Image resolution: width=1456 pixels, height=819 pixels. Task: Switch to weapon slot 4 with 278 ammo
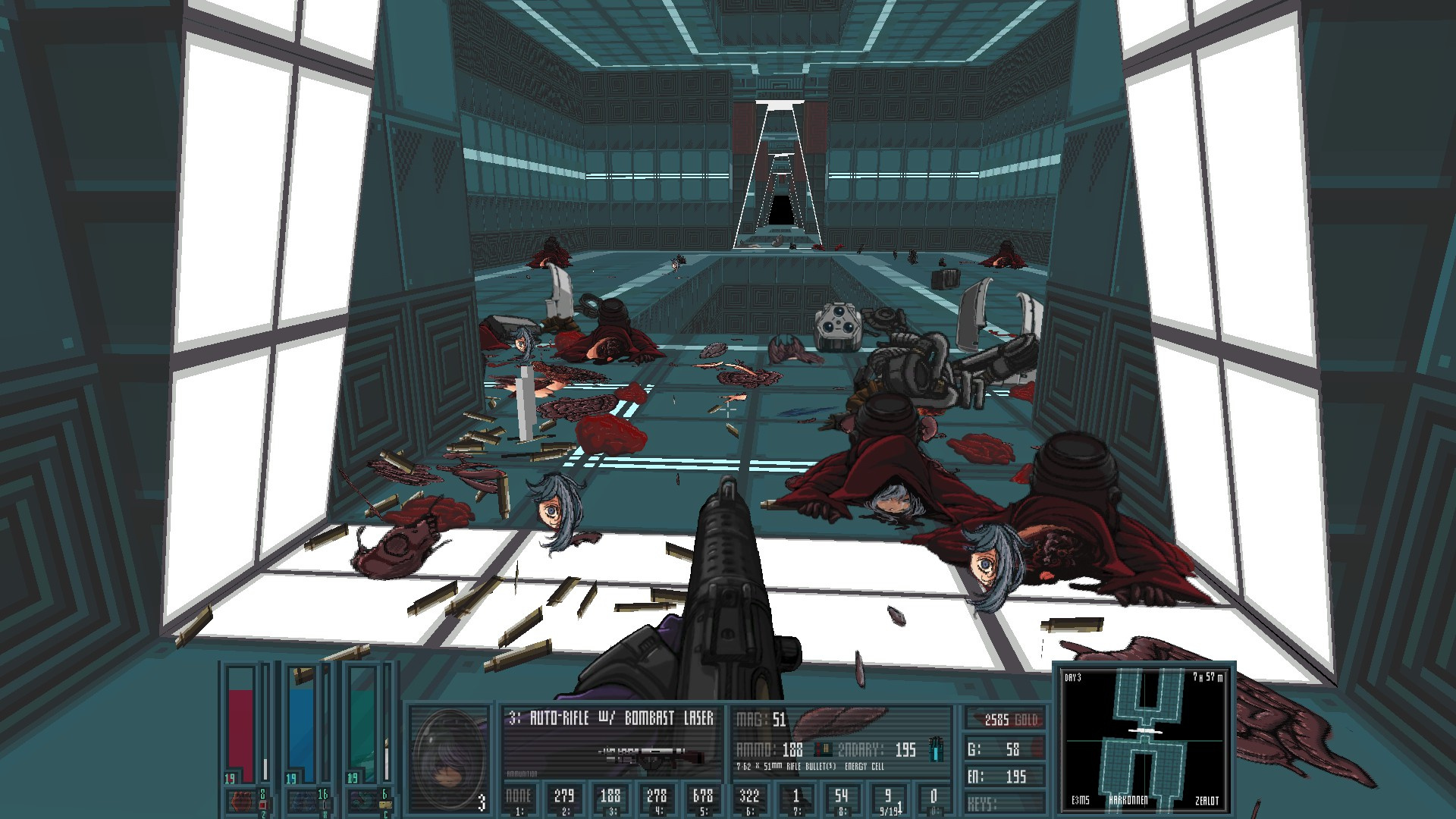point(657,799)
